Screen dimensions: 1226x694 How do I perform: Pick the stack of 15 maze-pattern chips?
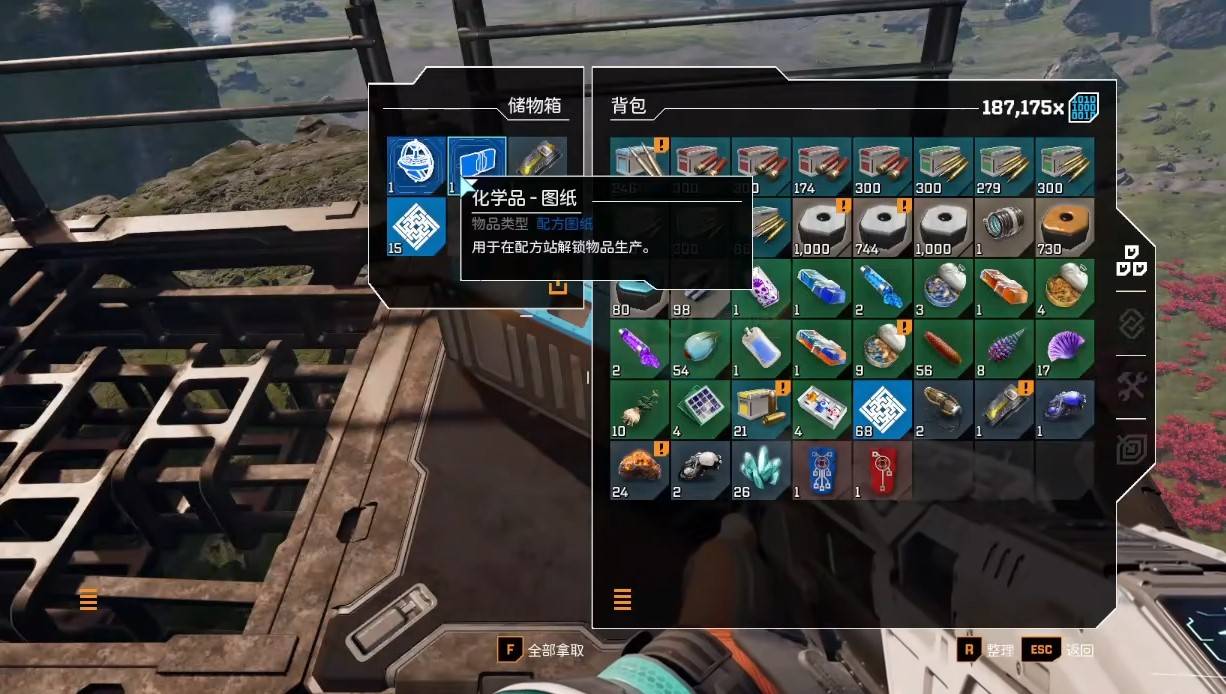pyautogui.click(x=416, y=226)
